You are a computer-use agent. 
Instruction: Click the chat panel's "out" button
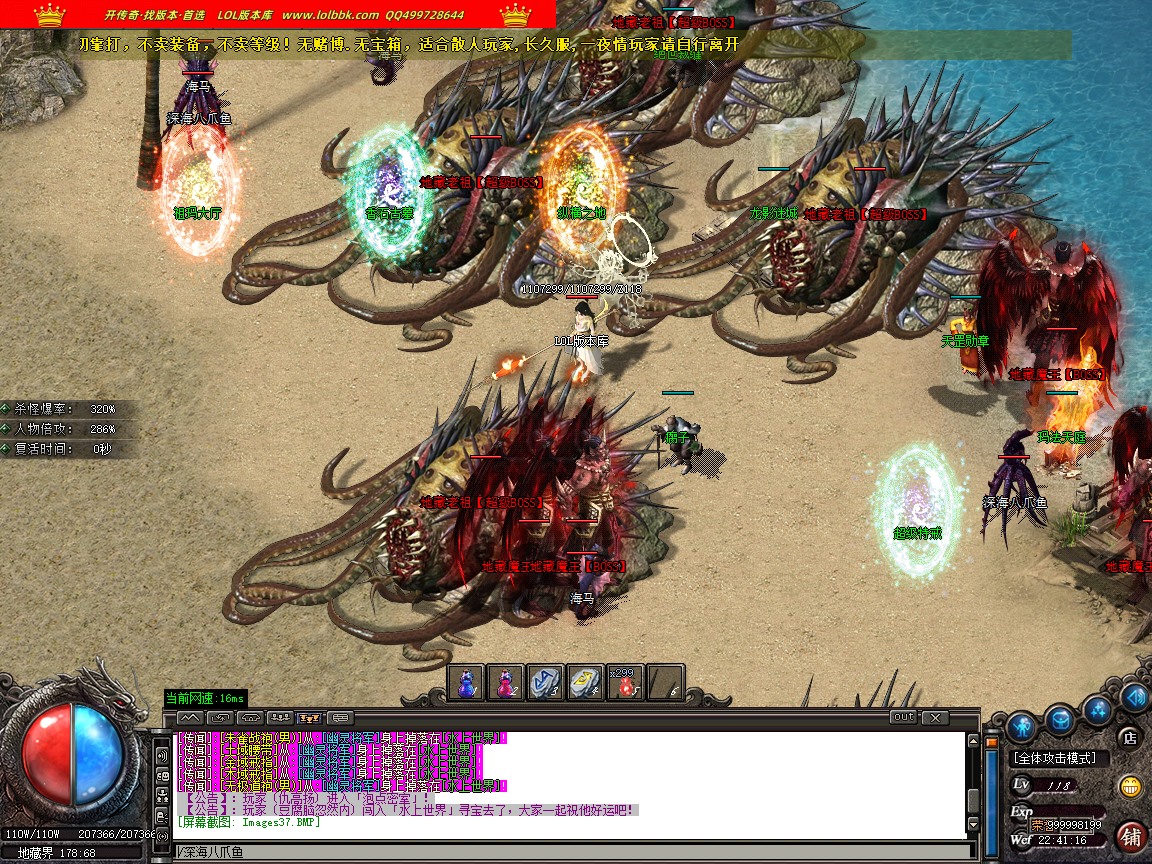(903, 717)
